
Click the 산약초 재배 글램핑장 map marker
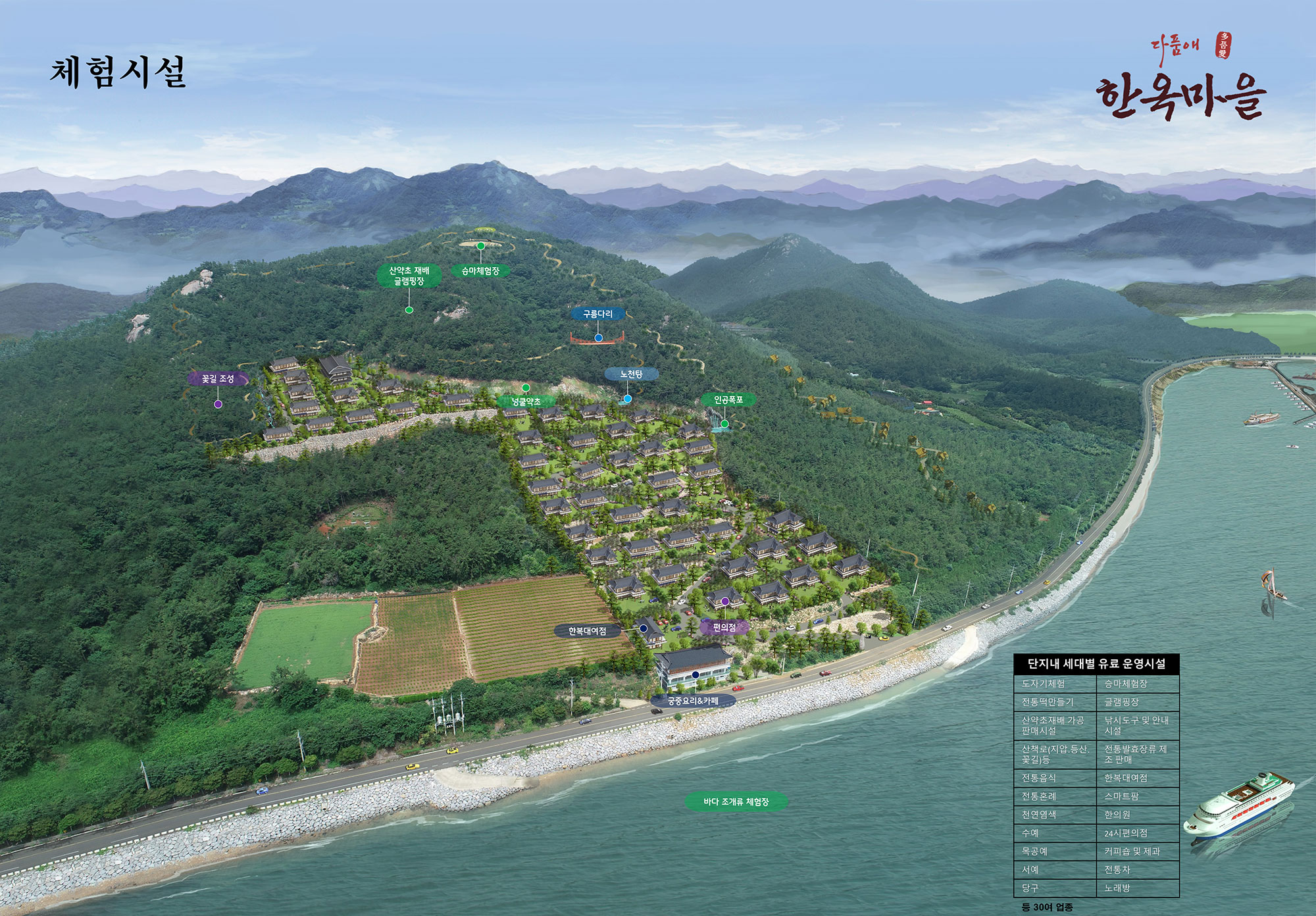pyautogui.click(x=409, y=276)
